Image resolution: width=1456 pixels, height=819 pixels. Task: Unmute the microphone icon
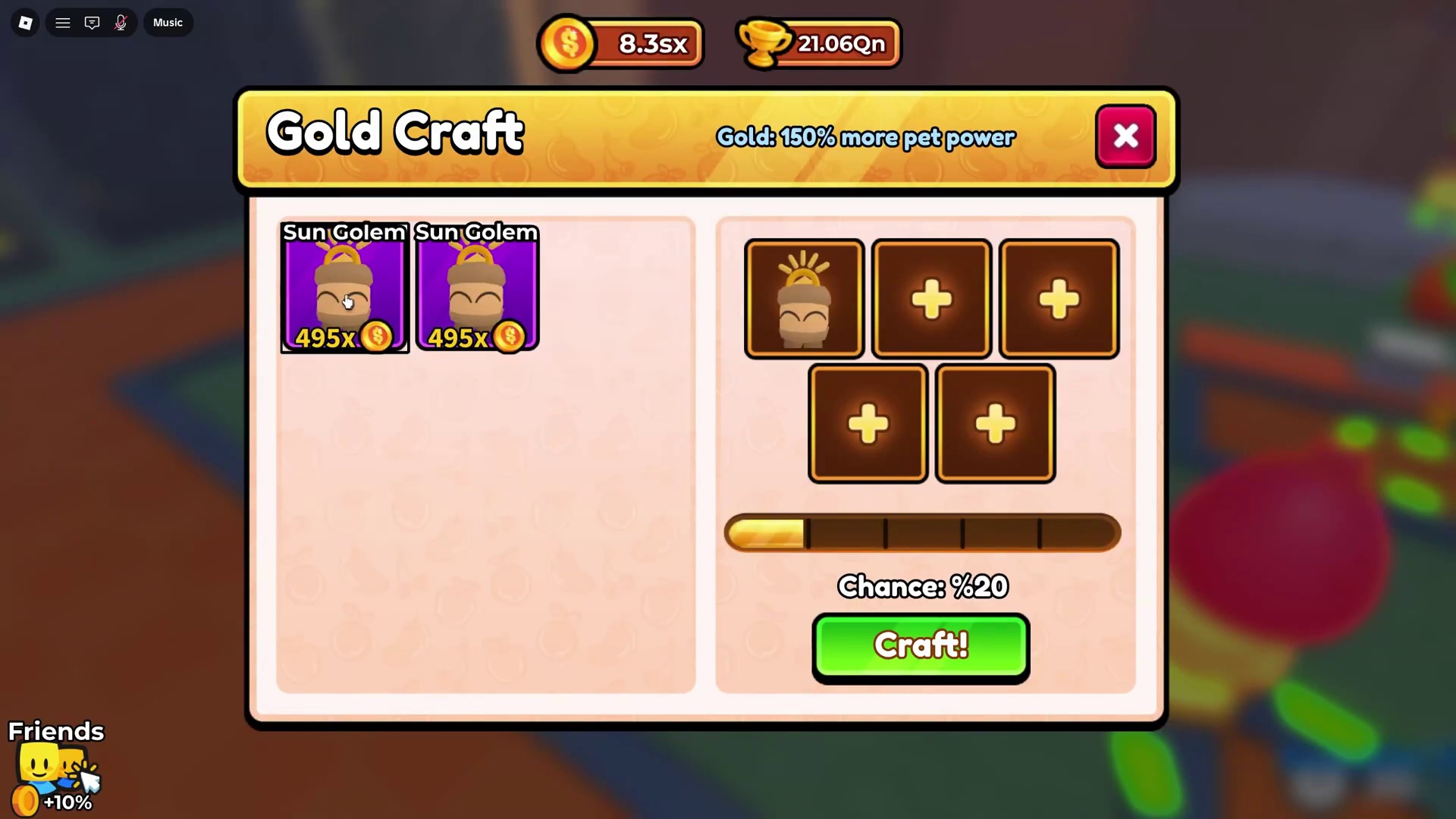pyautogui.click(x=121, y=23)
